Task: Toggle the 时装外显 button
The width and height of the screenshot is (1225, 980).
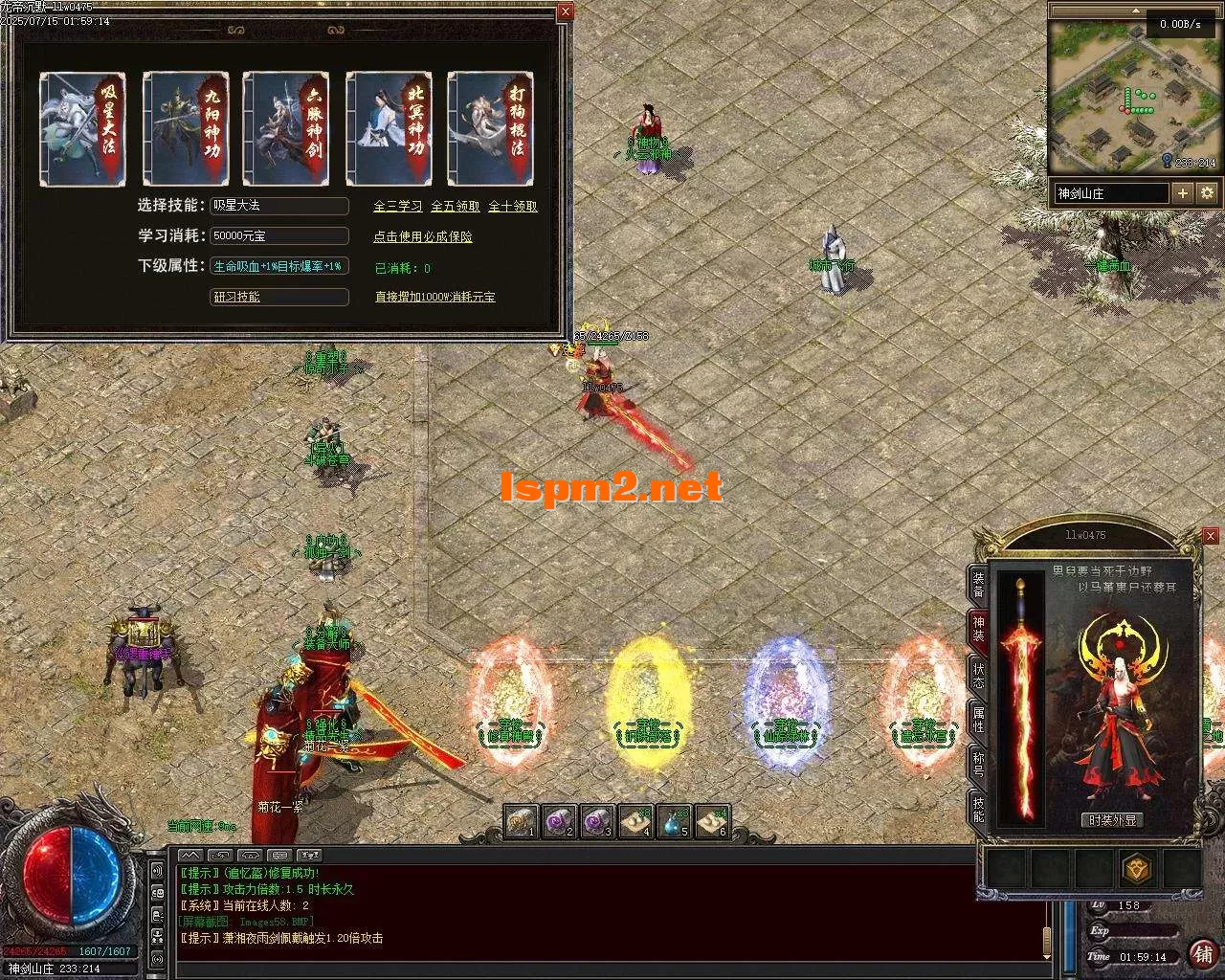Action: point(1113,820)
